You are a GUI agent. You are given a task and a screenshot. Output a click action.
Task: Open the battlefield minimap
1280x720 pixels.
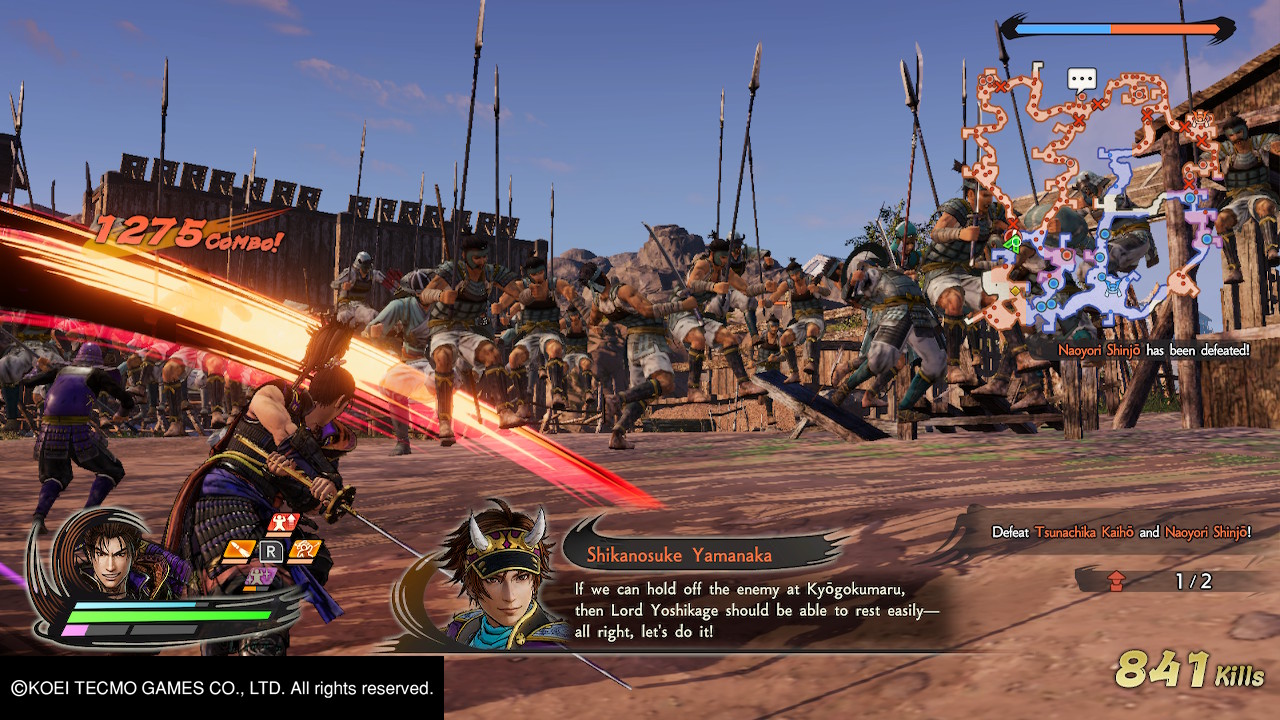coord(1100,200)
